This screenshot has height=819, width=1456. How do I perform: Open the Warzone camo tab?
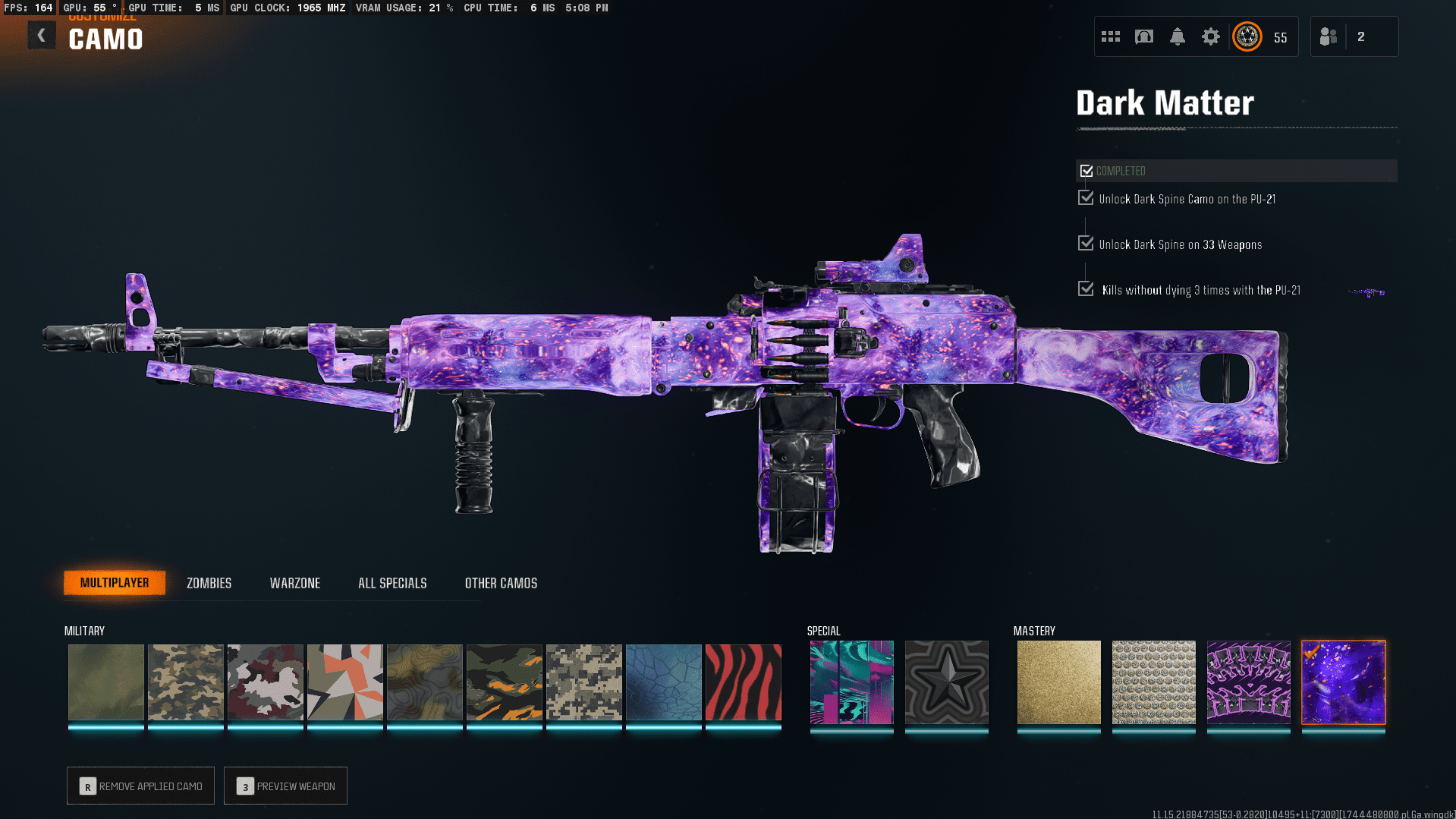295,583
